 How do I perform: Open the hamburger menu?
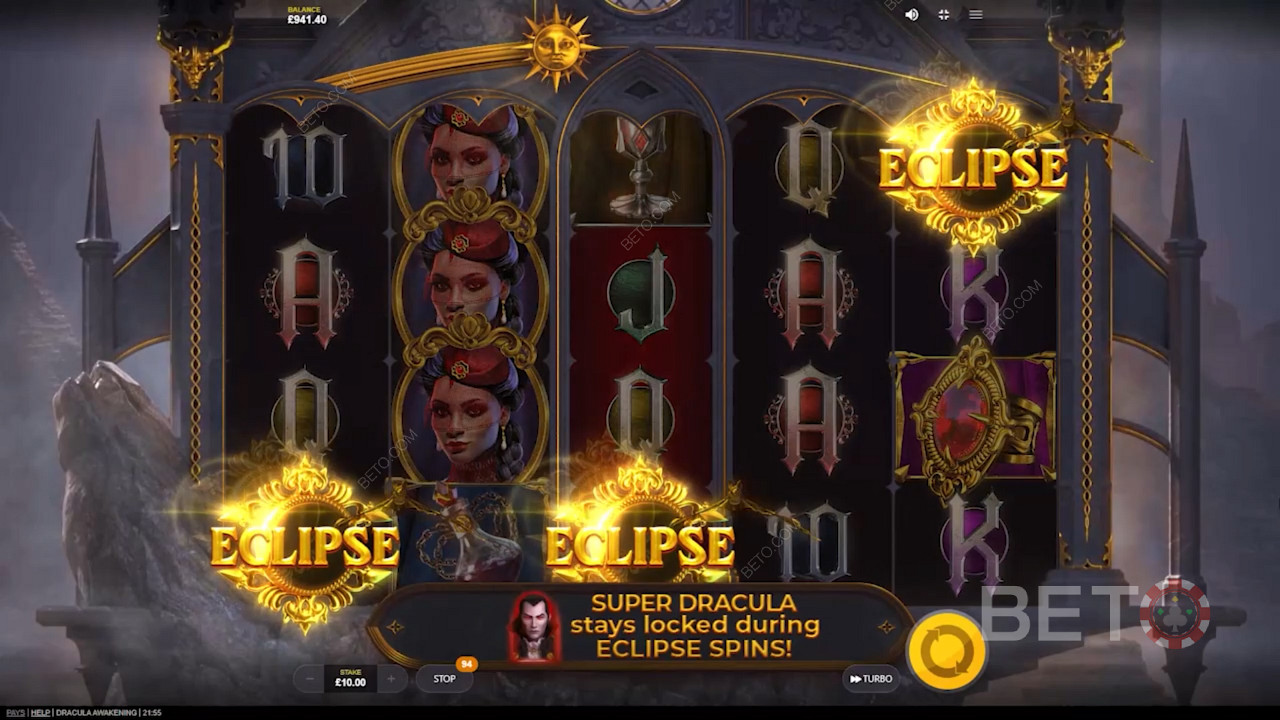pos(976,14)
